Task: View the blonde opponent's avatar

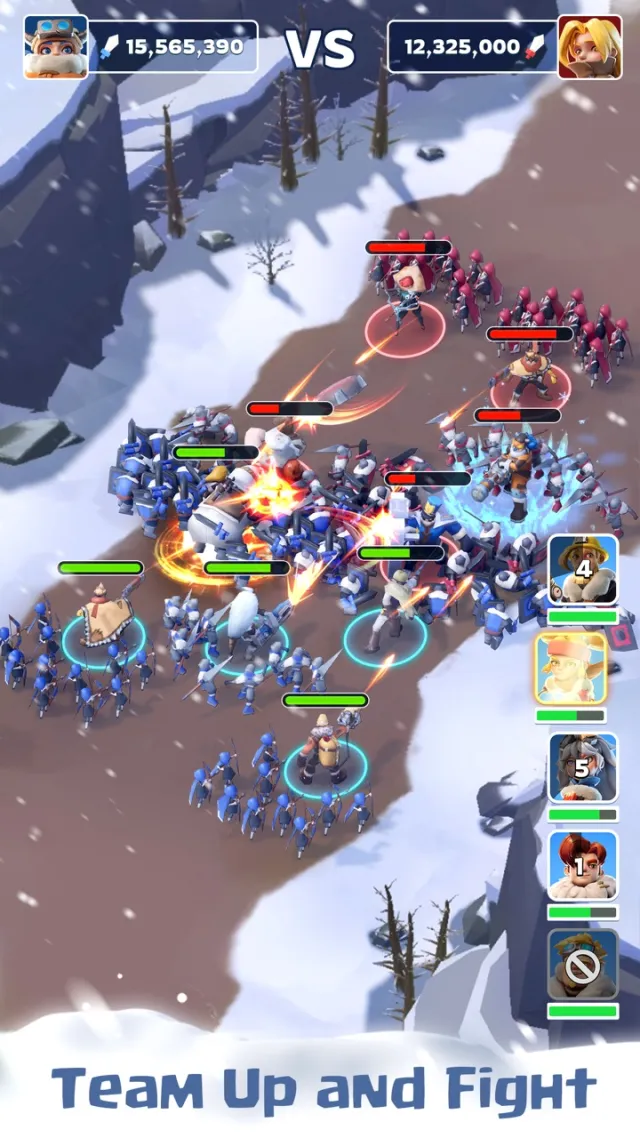Action: [x=589, y=47]
